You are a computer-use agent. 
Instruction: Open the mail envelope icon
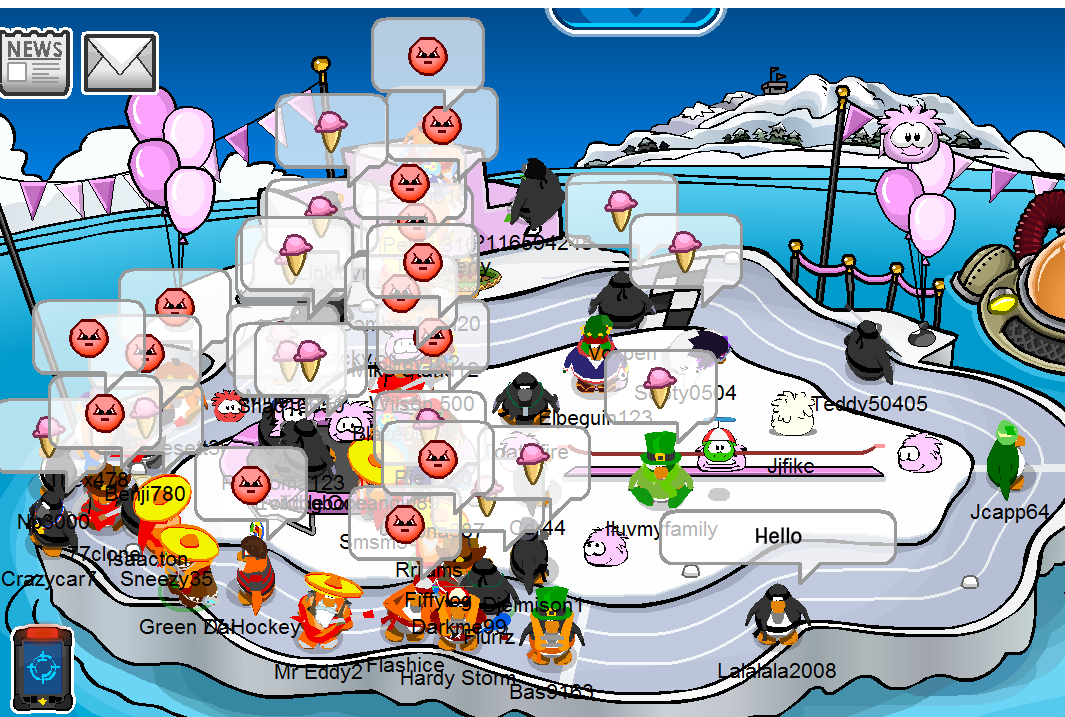pos(120,63)
